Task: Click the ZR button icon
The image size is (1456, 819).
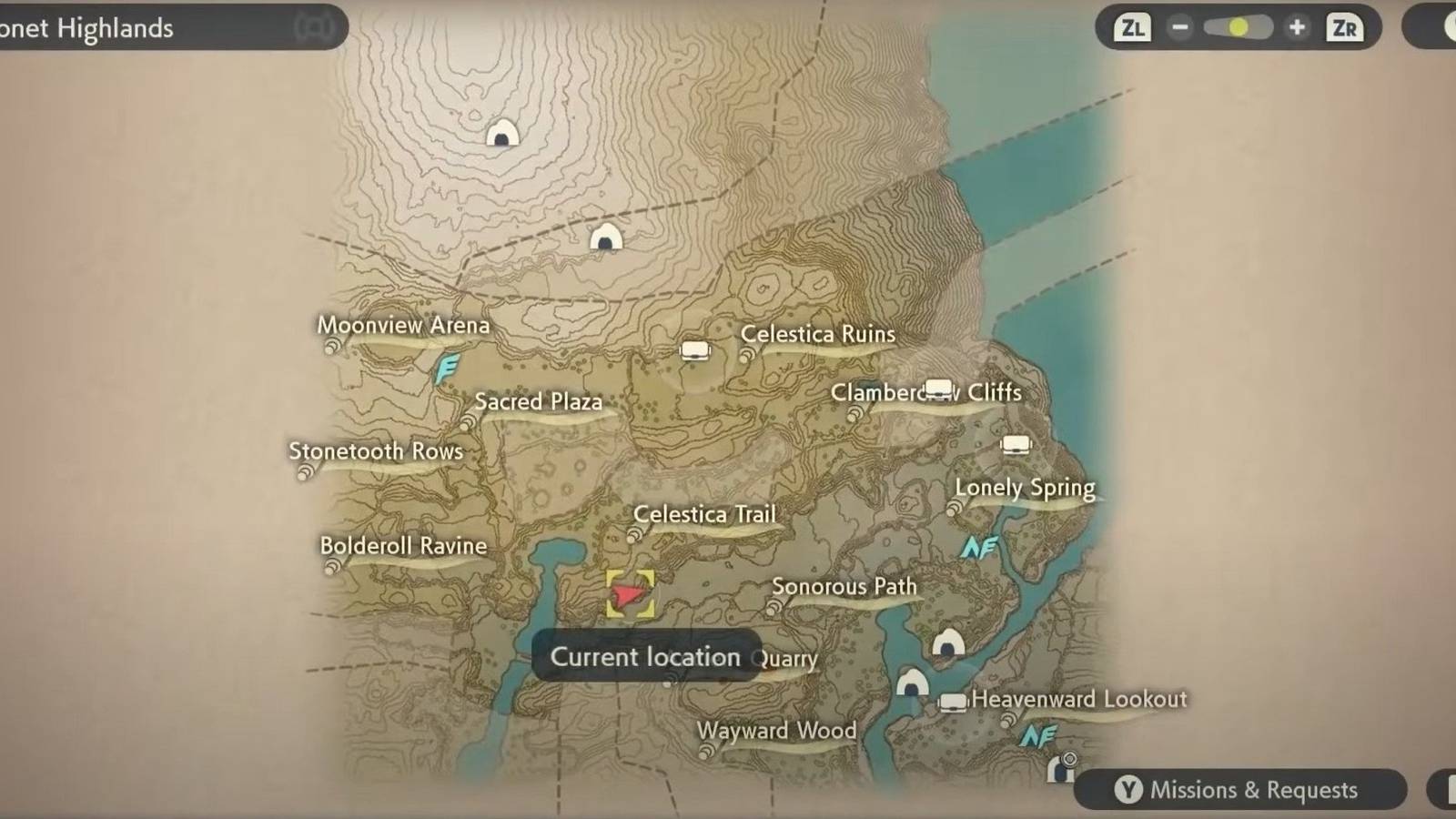Action: [x=1345, y=28]
